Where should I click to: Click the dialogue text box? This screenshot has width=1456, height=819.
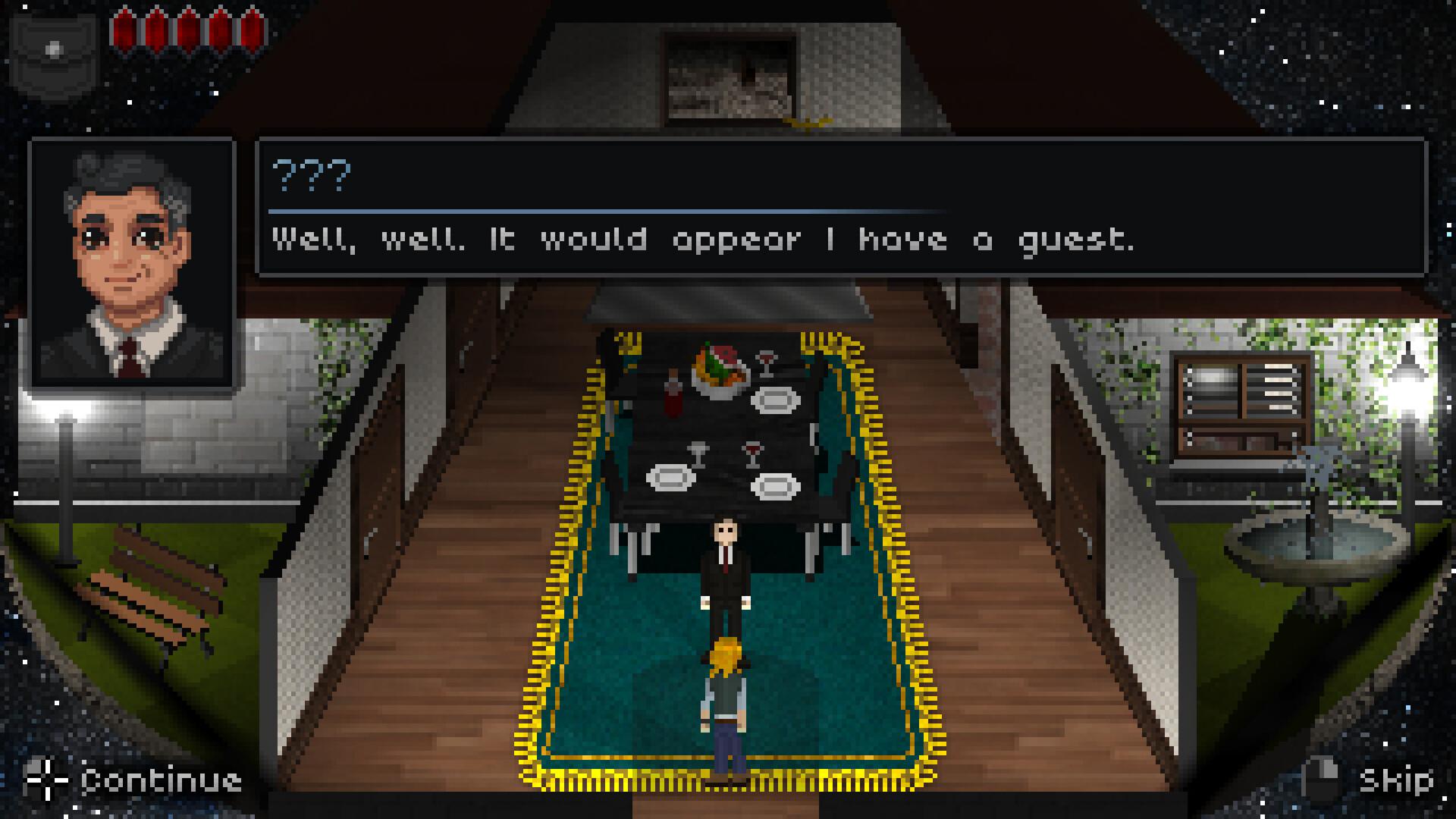(842, 206)
